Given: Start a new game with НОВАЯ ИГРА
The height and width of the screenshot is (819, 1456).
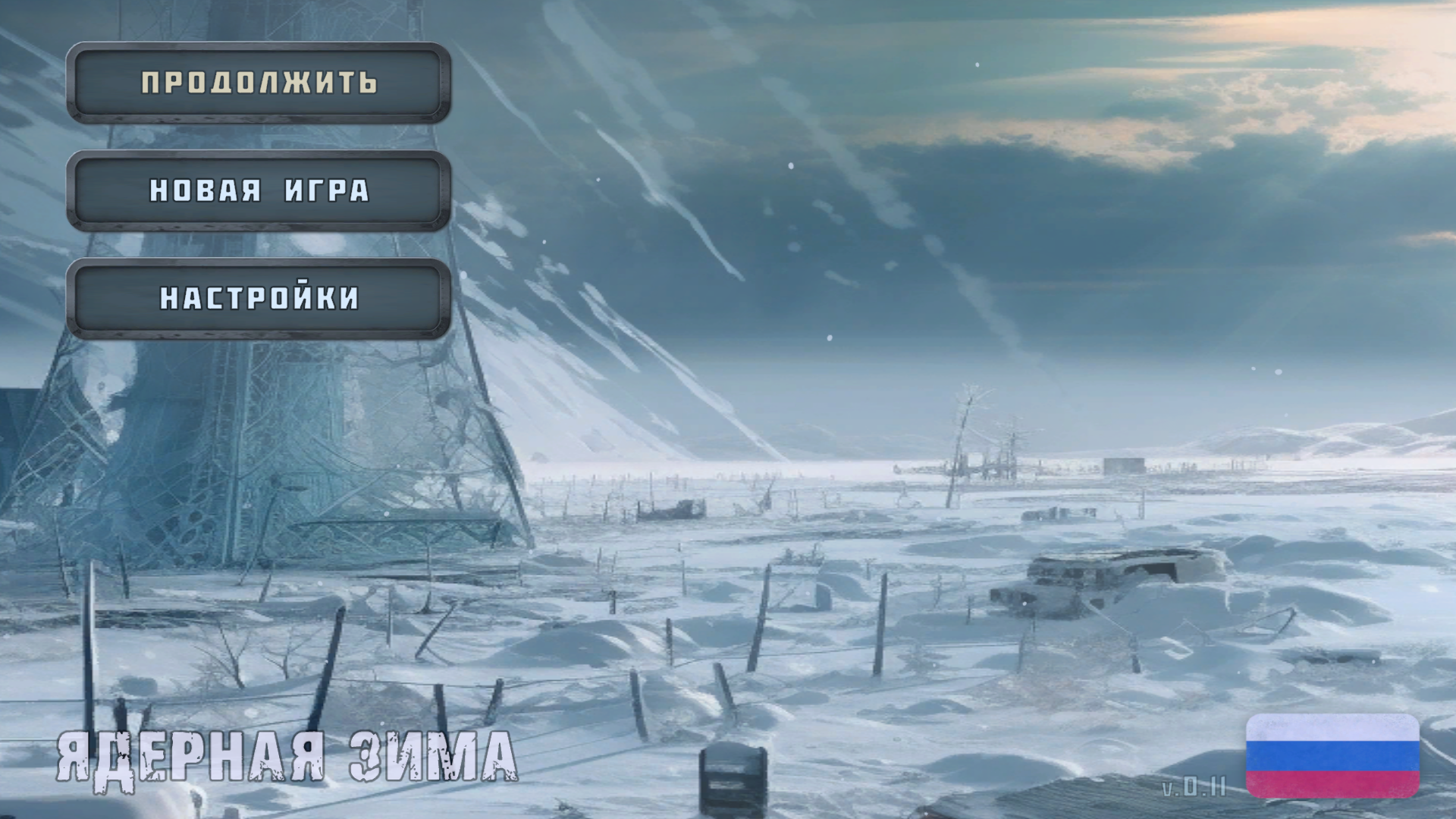Looking at the screenshot, I should (x=259, y=191).
